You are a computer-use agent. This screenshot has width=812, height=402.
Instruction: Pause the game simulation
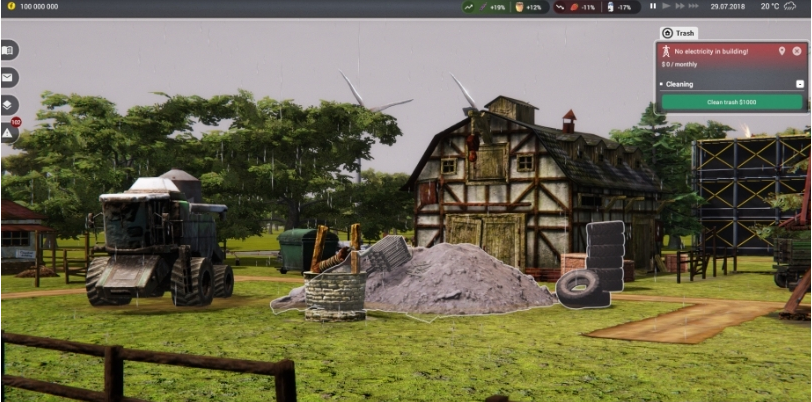pyautogui.click(x=653, y=6)
